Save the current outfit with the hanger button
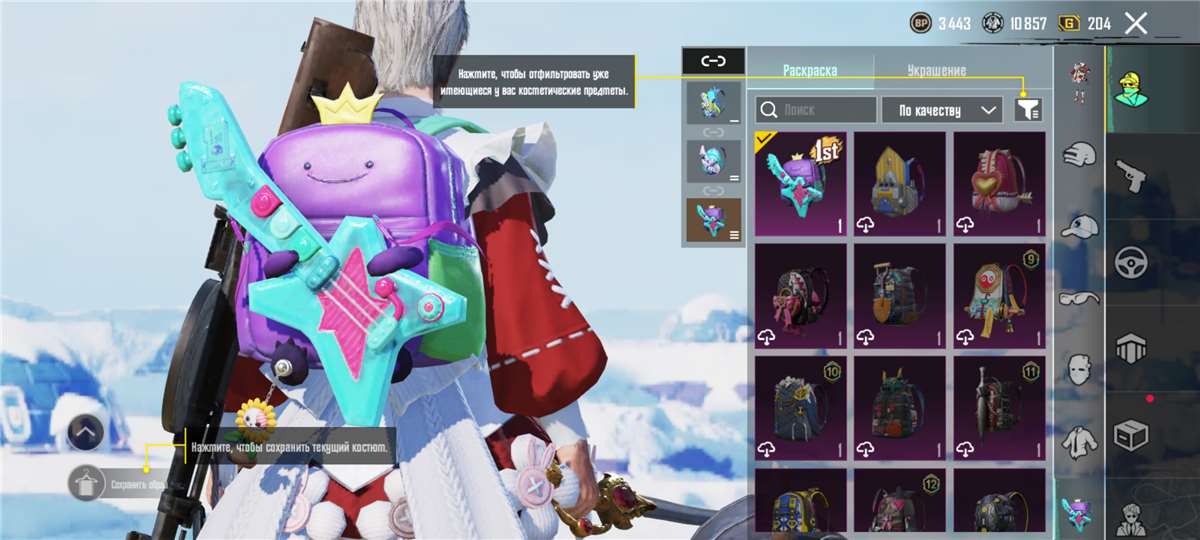This screenshot has width=1200, height=540. (87, 484)
